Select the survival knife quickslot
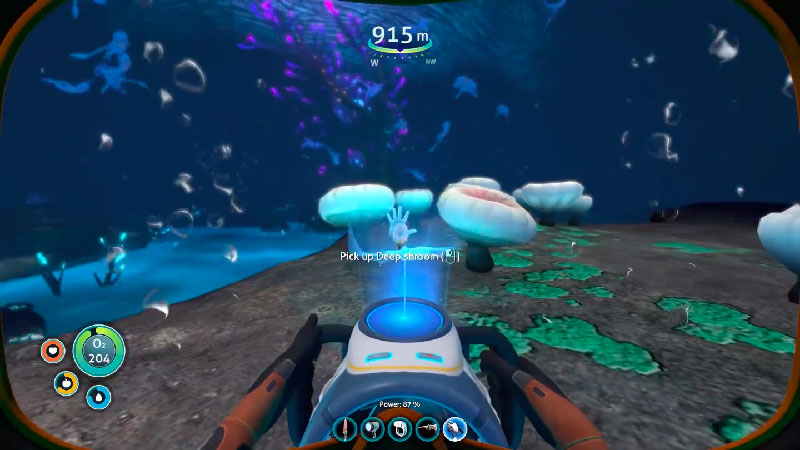The image size is (800, 450). [346, 430]
